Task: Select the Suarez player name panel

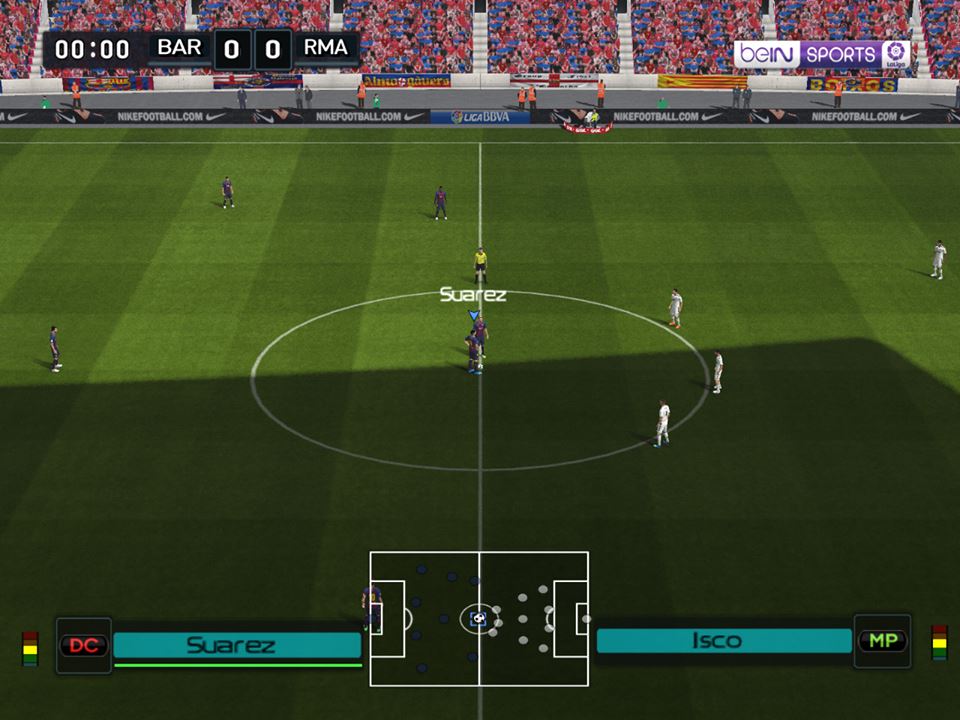Action: click(237, 645)
